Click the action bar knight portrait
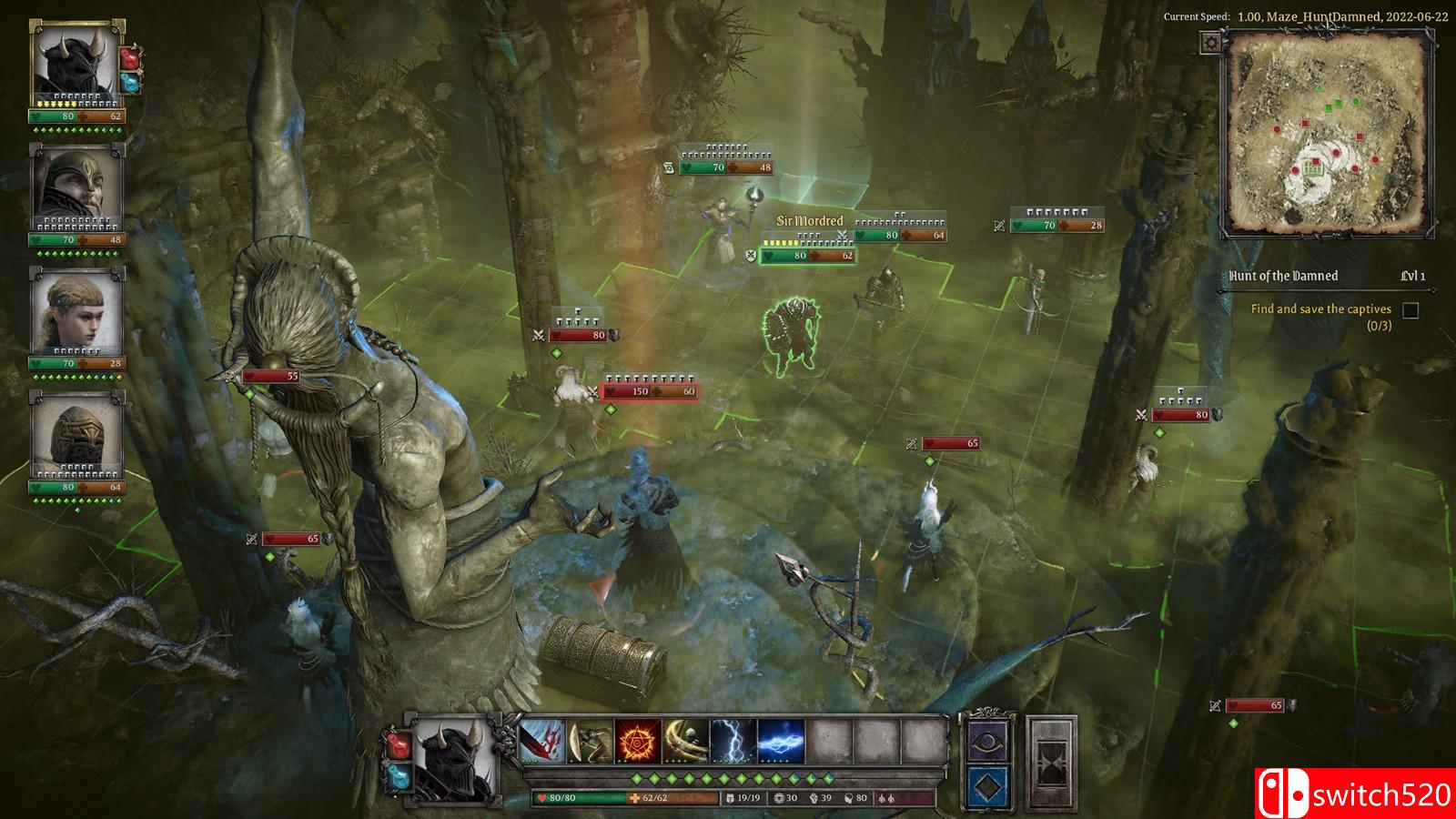Image resolution: width=1456 pixels, height=819 pixels. click(453, 759)
